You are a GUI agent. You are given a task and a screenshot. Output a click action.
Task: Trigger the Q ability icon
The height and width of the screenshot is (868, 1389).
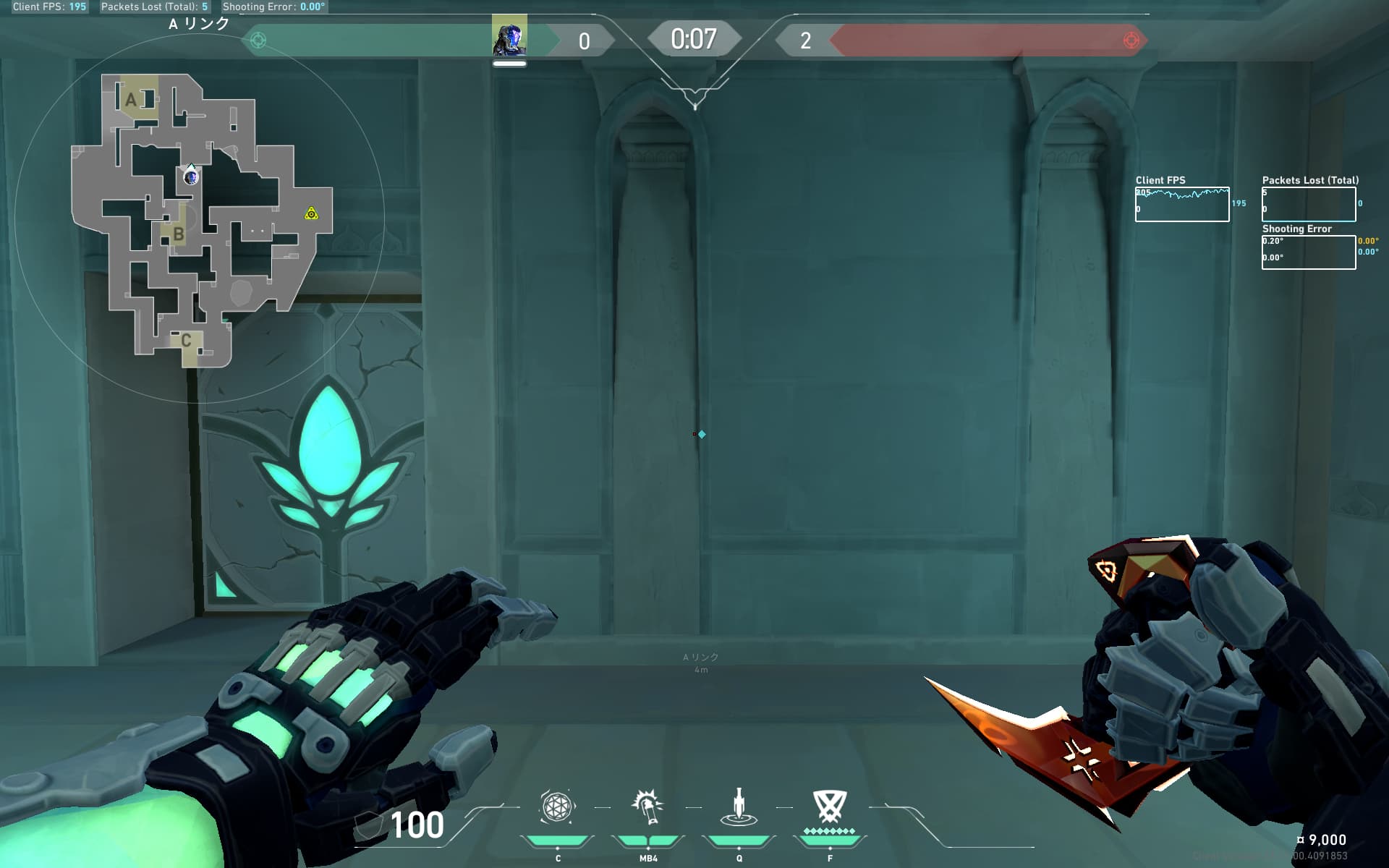[739, 807]
